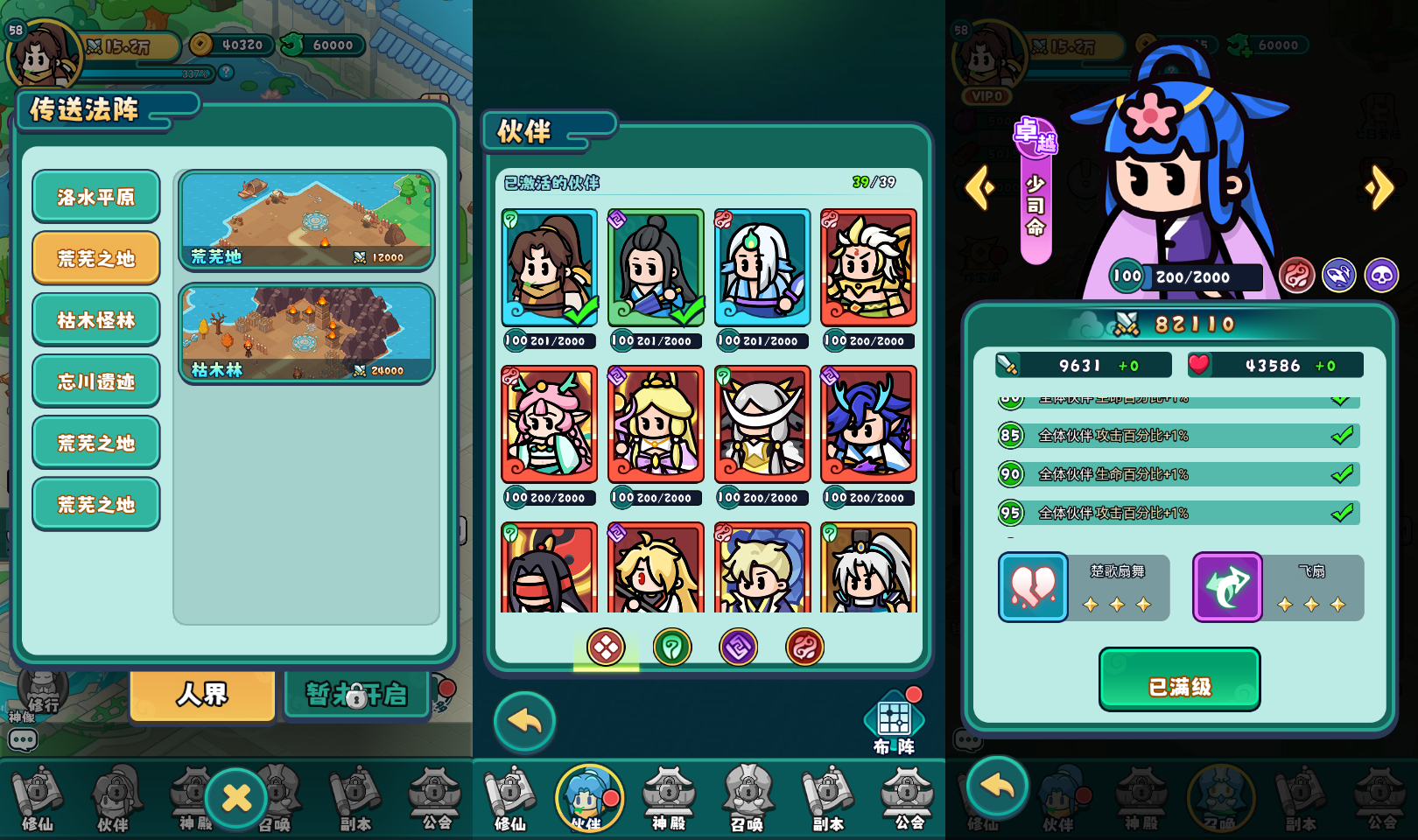Choose the pink-haired antlered companion card
The image size is (1418, 840).
[x=550, y=424]
